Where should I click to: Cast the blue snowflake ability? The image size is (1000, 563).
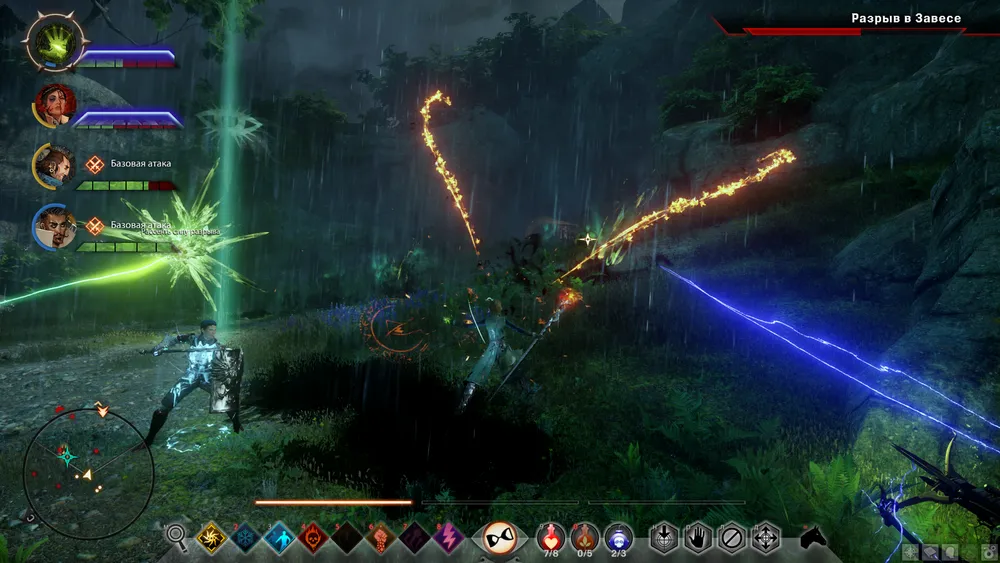point(245,538)
